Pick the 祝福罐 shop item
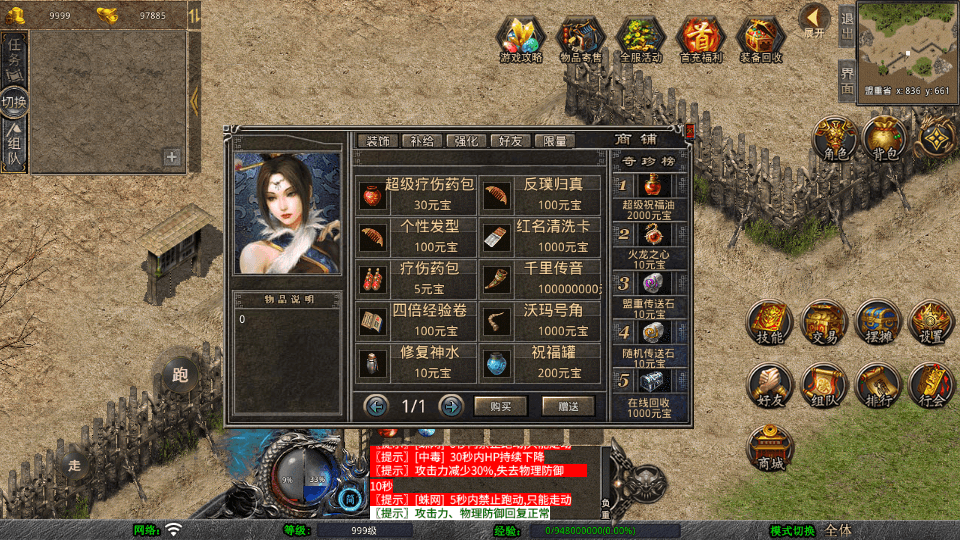 pos(541,362)
